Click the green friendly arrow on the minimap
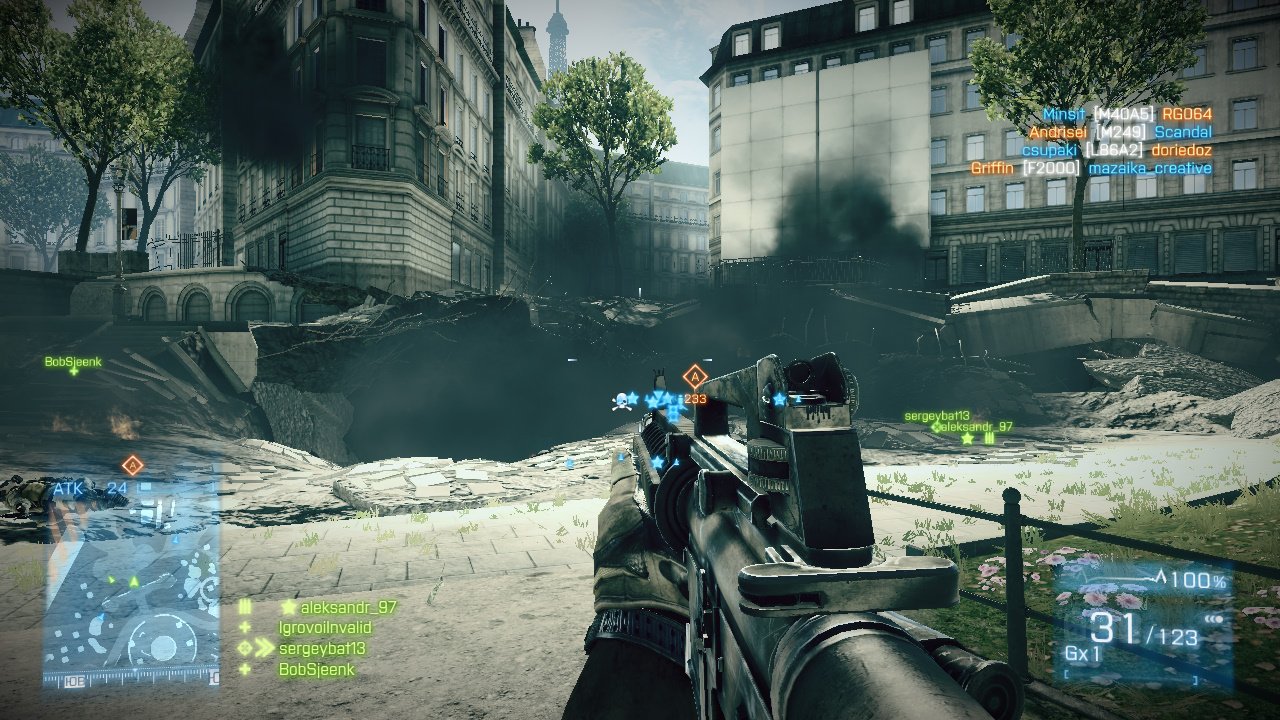1280x720 pixels. point(133,581)
